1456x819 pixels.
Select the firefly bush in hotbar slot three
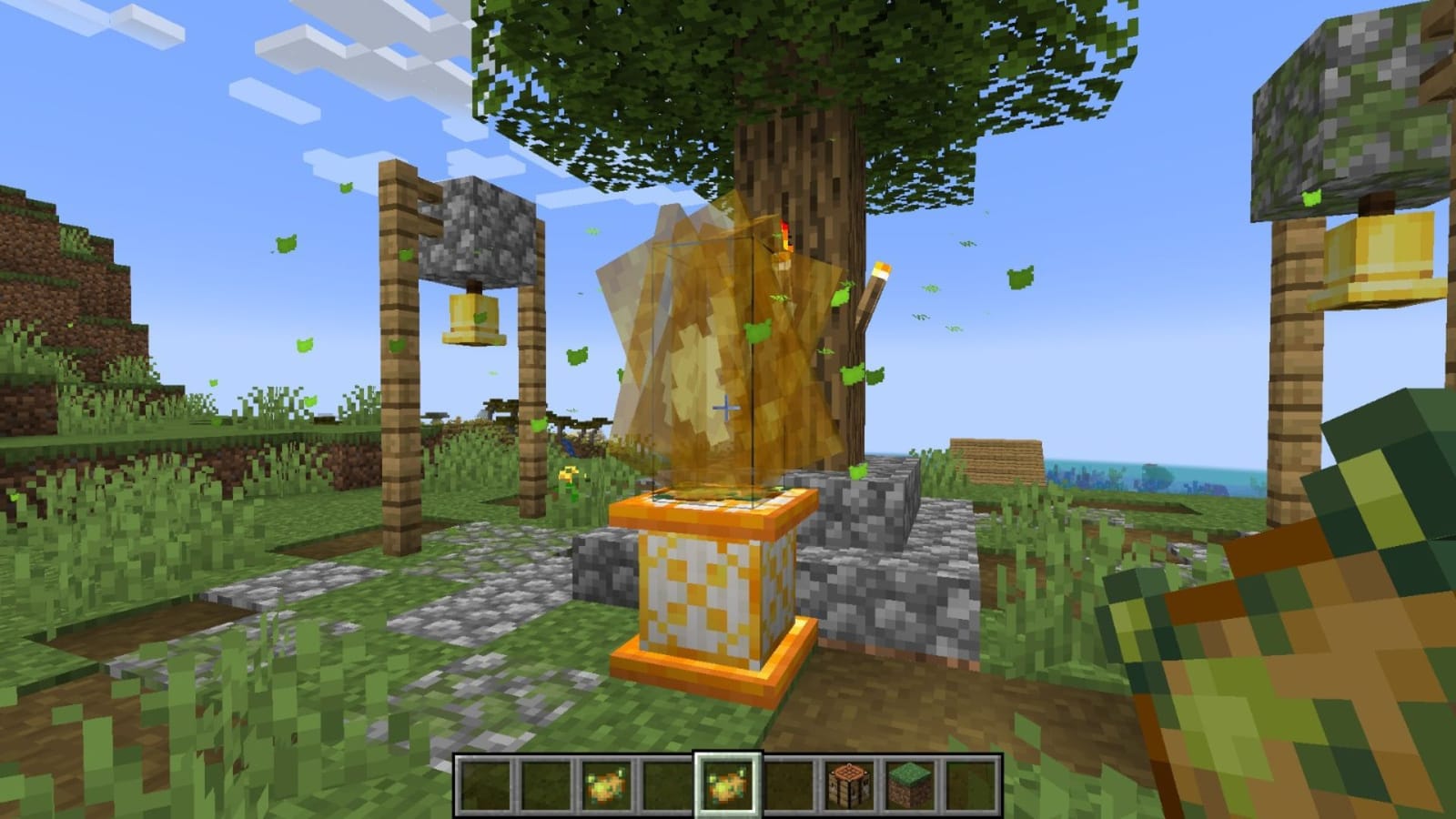[x=606, y=787]
